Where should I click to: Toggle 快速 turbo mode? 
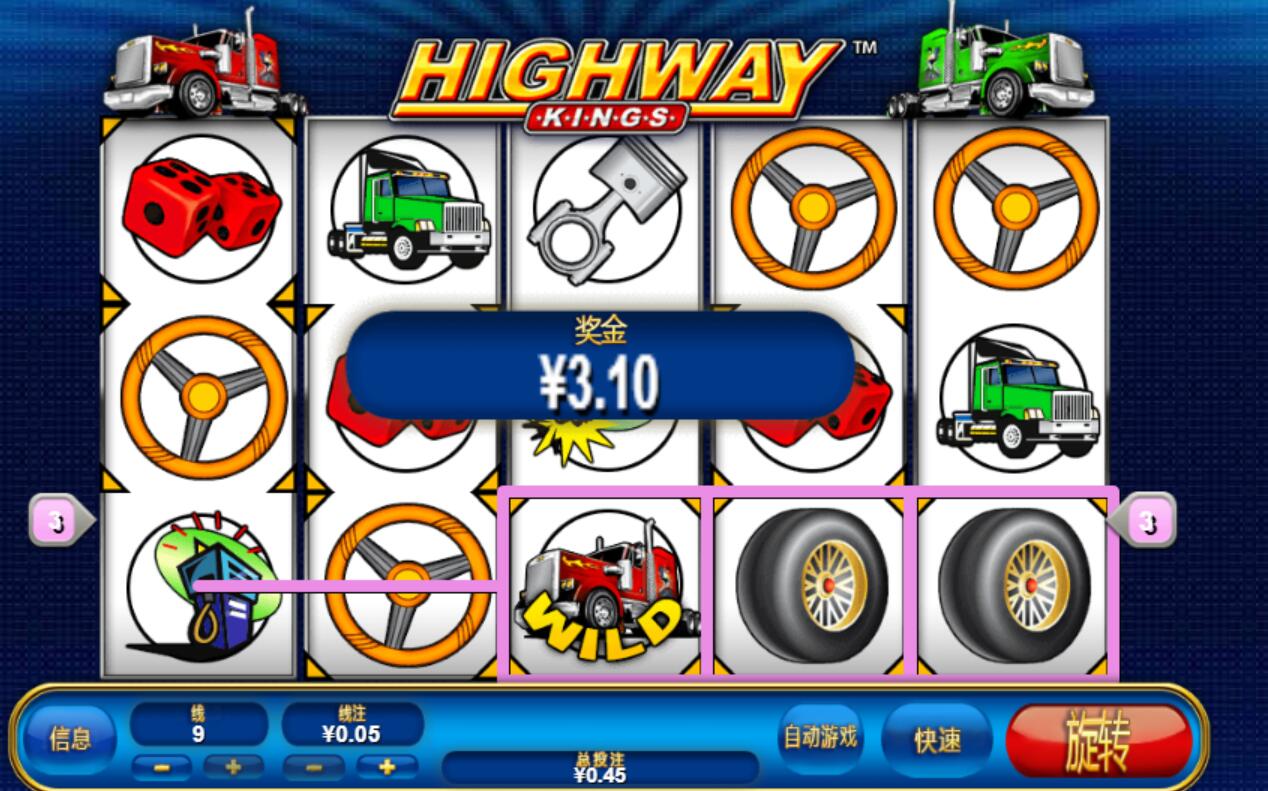pos(937,740)
